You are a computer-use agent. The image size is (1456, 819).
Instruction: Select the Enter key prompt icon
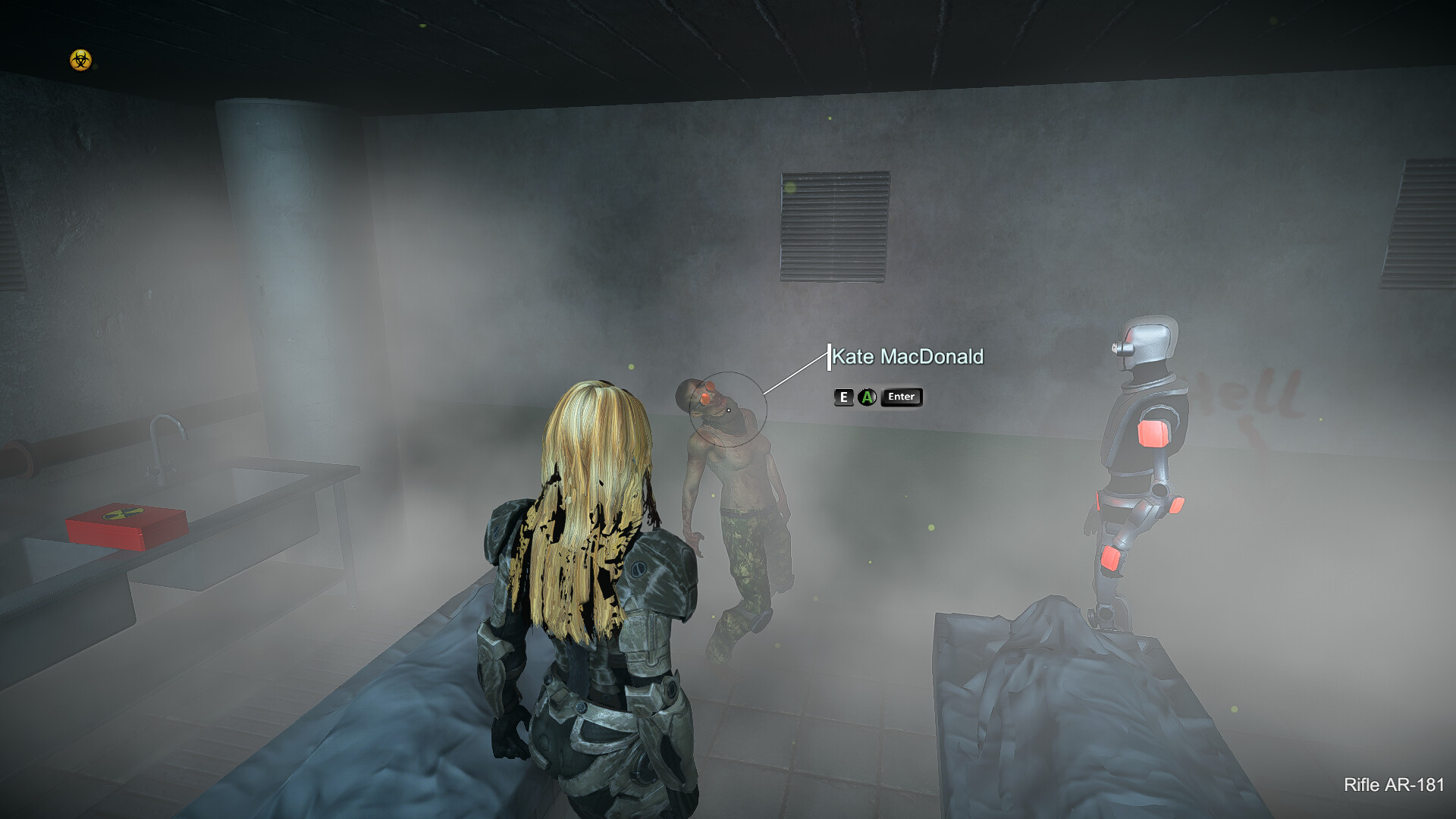(901, 397)
